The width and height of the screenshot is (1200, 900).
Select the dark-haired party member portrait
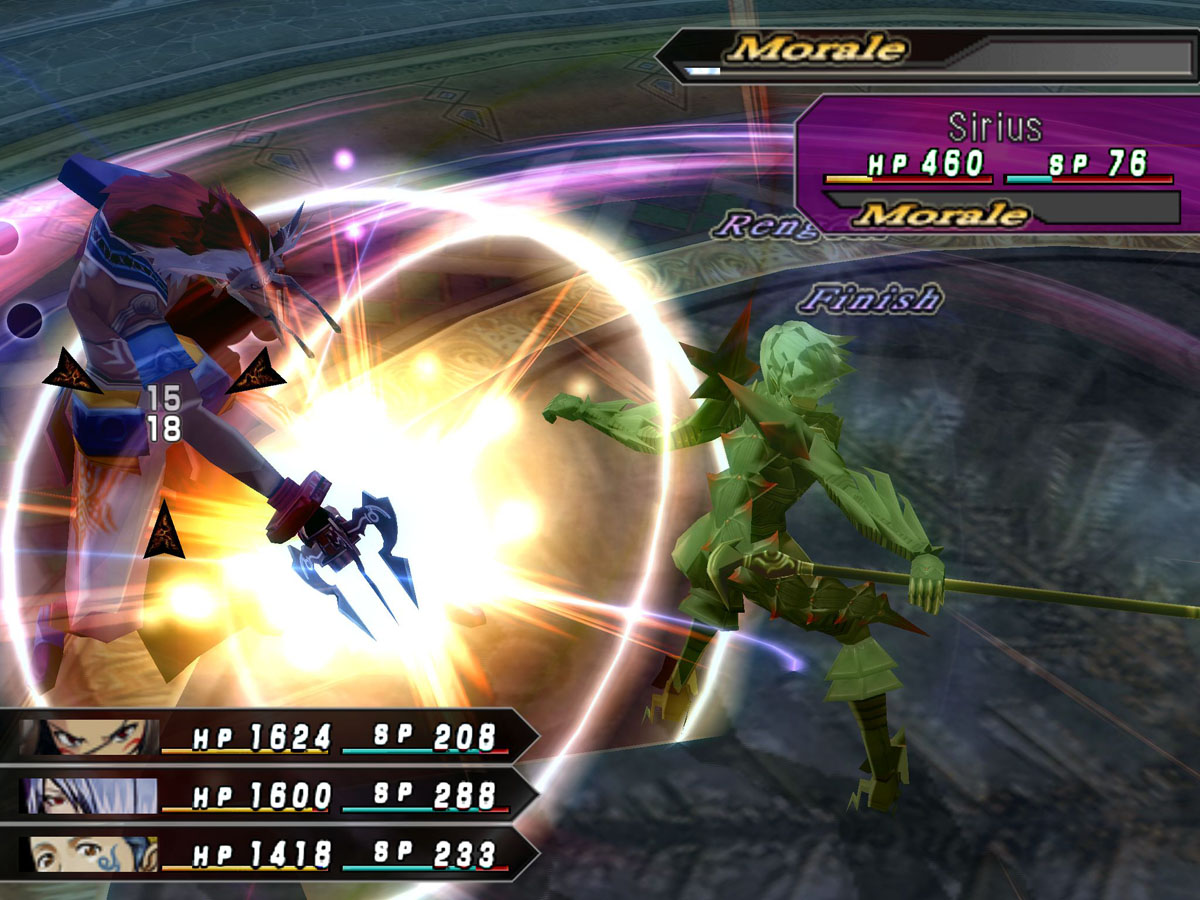tap(88, 737)
